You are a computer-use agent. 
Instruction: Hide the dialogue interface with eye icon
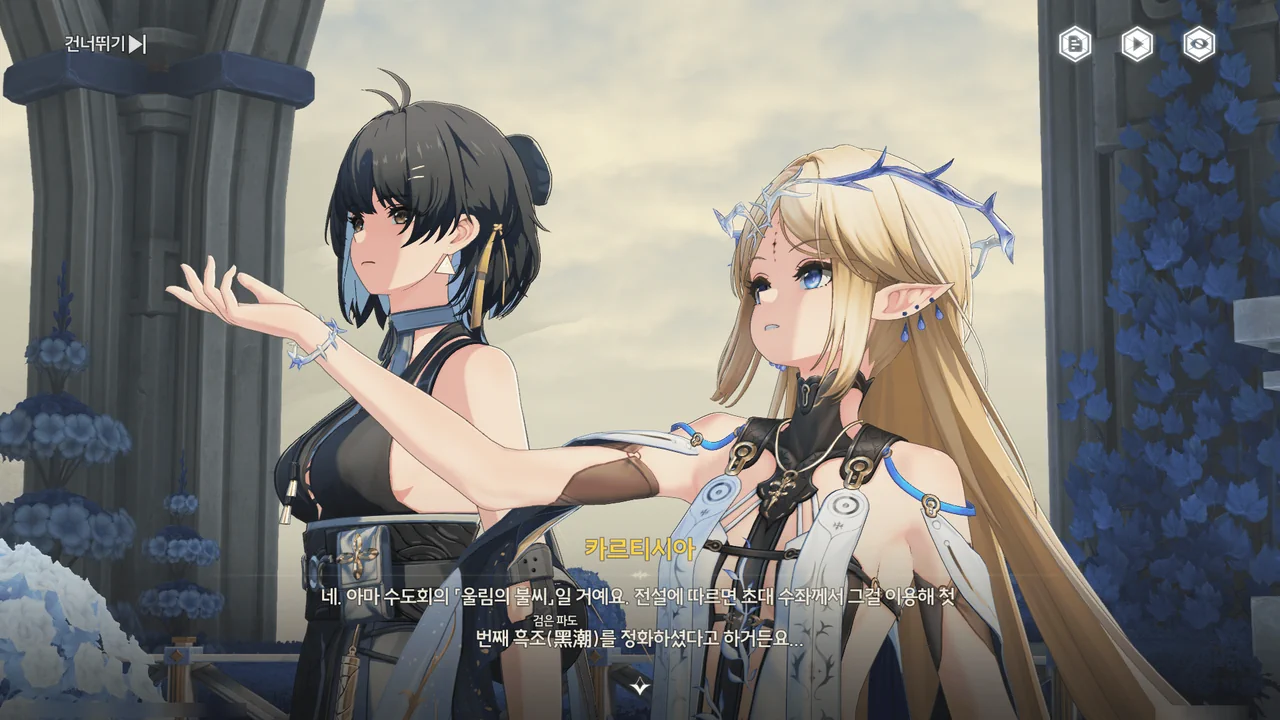point(1199,44)
